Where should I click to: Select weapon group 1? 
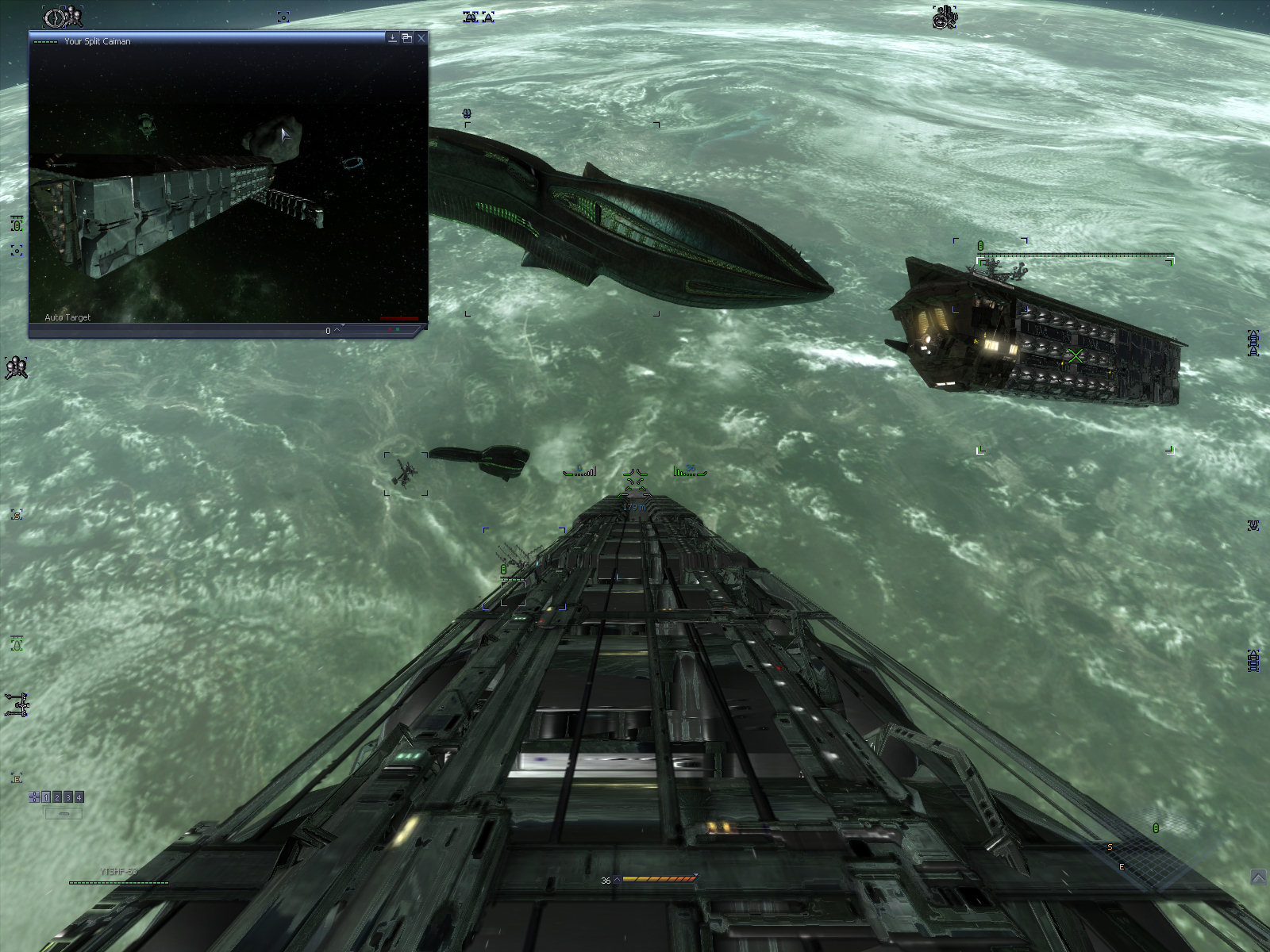pyautogui.click(x=46, y=797)
